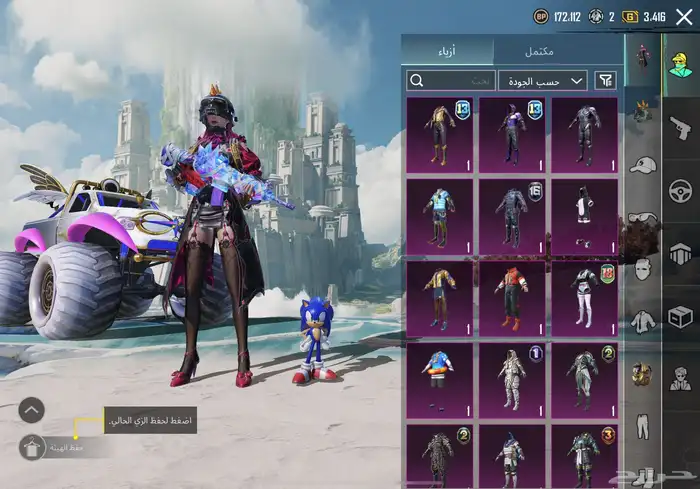Open the pistol weapons category
Image resolution: width=700 pixels, height=489 pixels.
pyautogui.click(x=681, y=127)
